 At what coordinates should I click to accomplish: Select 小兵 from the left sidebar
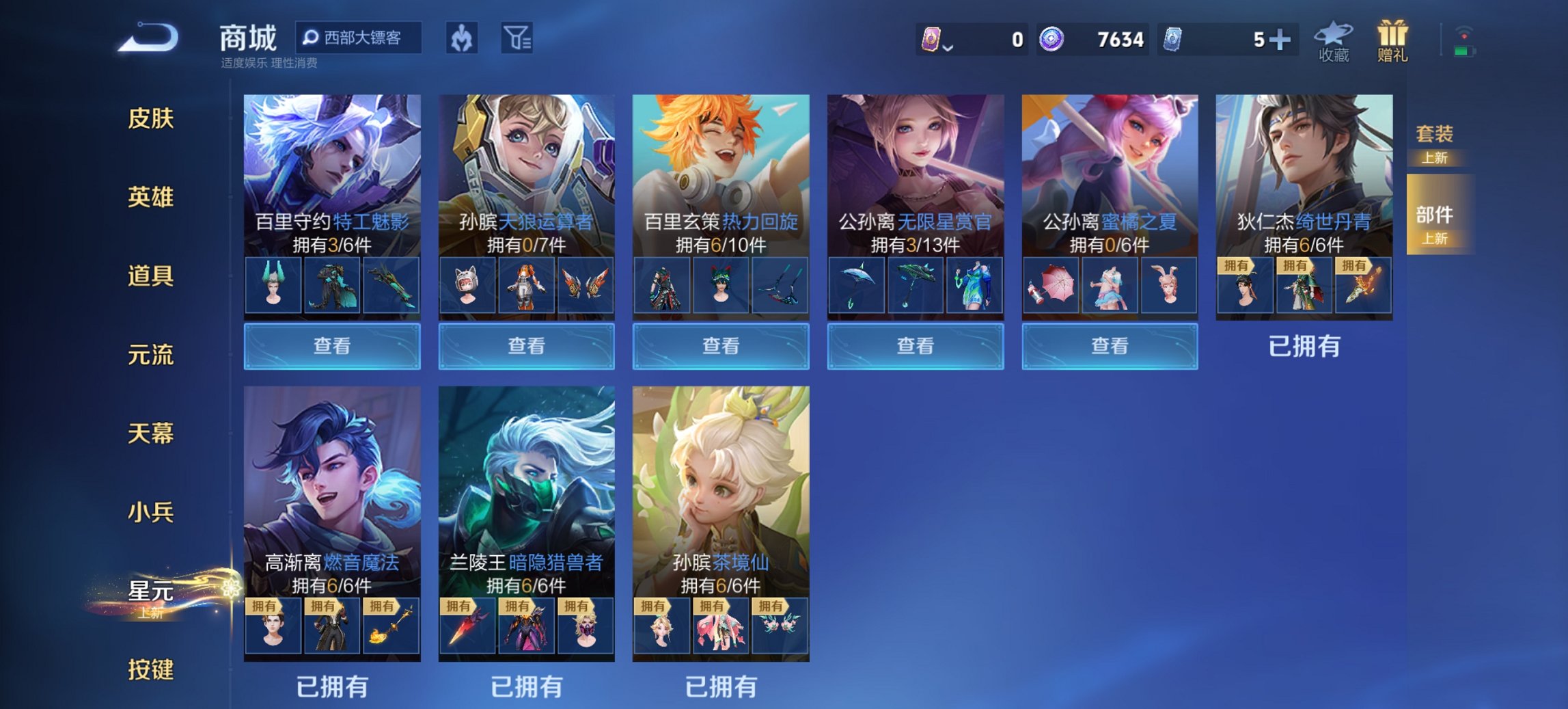(x=152, y=511)
